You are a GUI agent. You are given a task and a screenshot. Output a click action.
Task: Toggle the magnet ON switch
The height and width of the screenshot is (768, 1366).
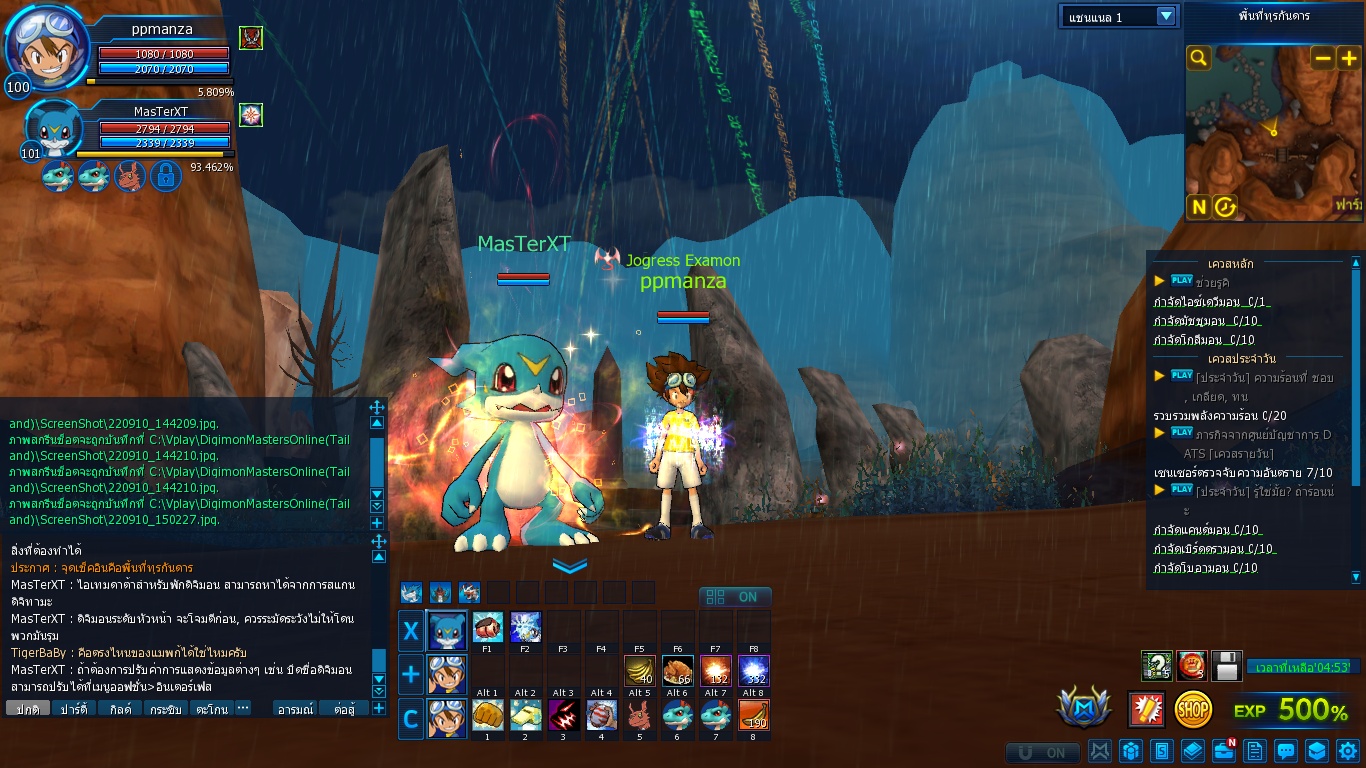[x=1043, y=752]
